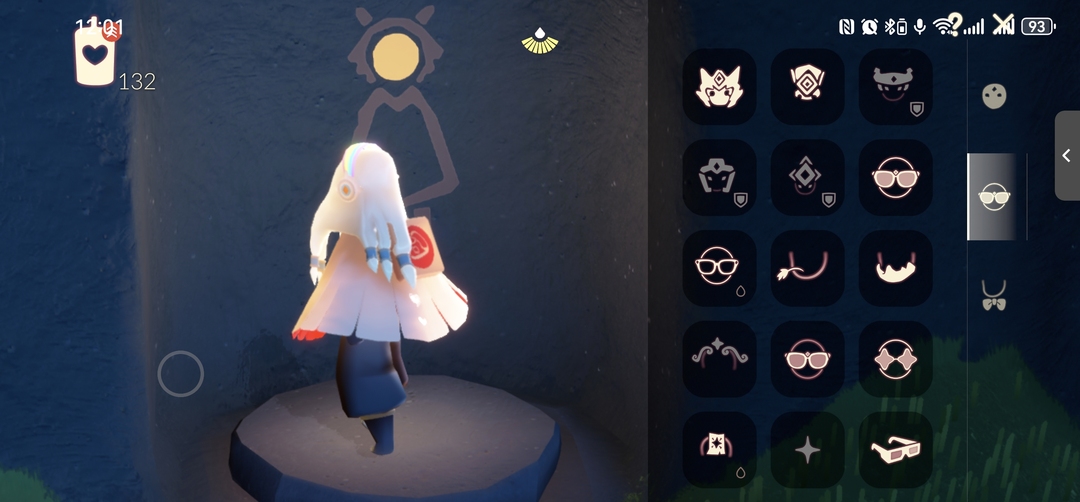1080x502 pixels.
Task: Select the white fox-like crowned mask
Action: click(719, 86)
